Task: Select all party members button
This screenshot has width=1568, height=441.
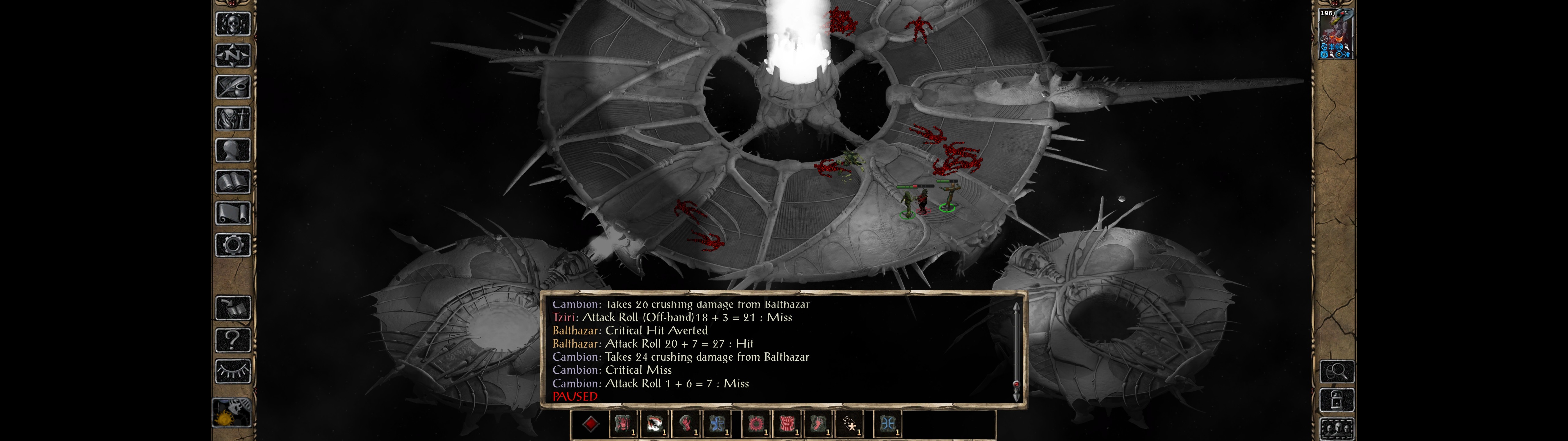Action: (x=1337, y=429)
